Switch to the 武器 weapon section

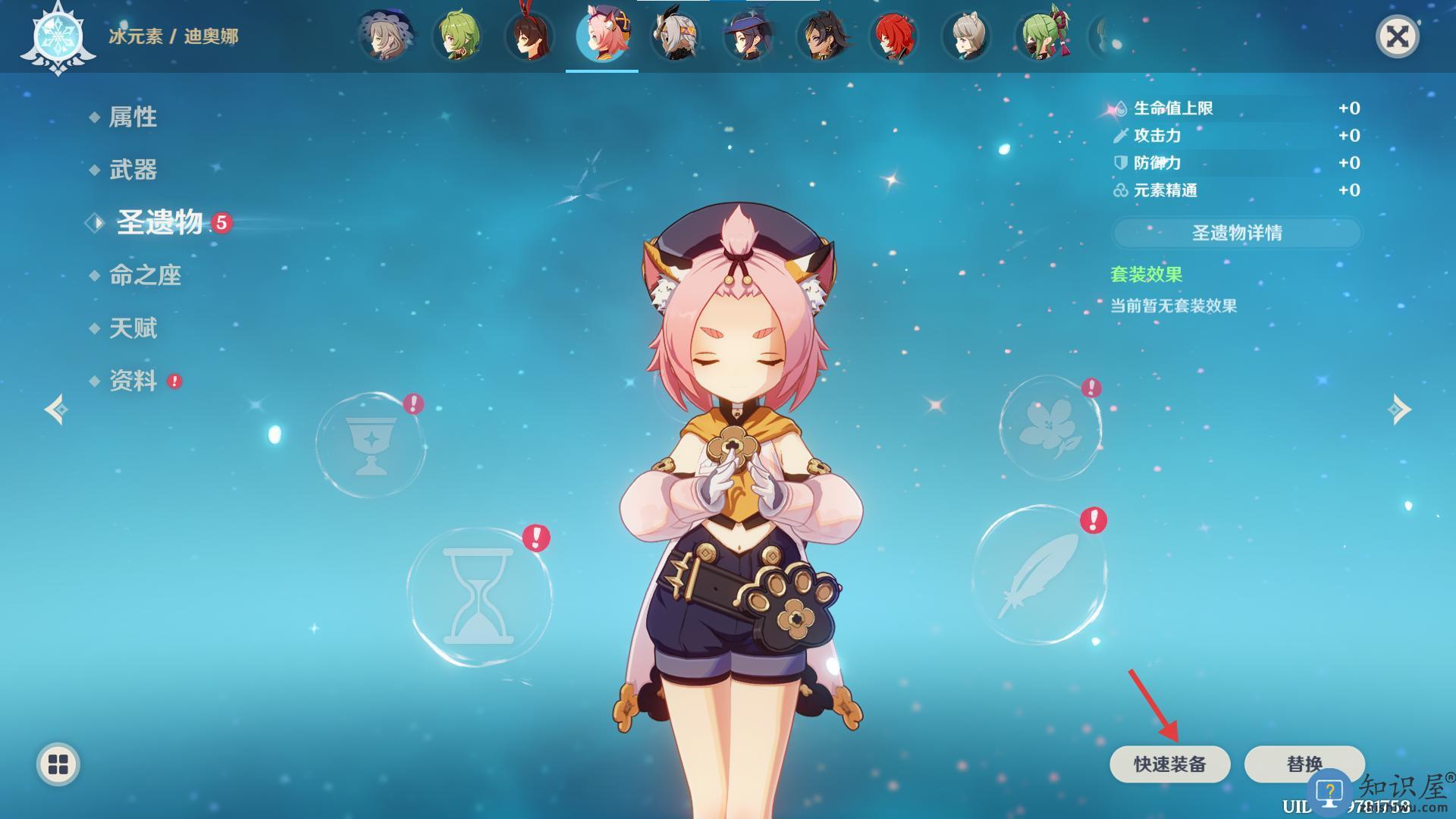[133, 170]
